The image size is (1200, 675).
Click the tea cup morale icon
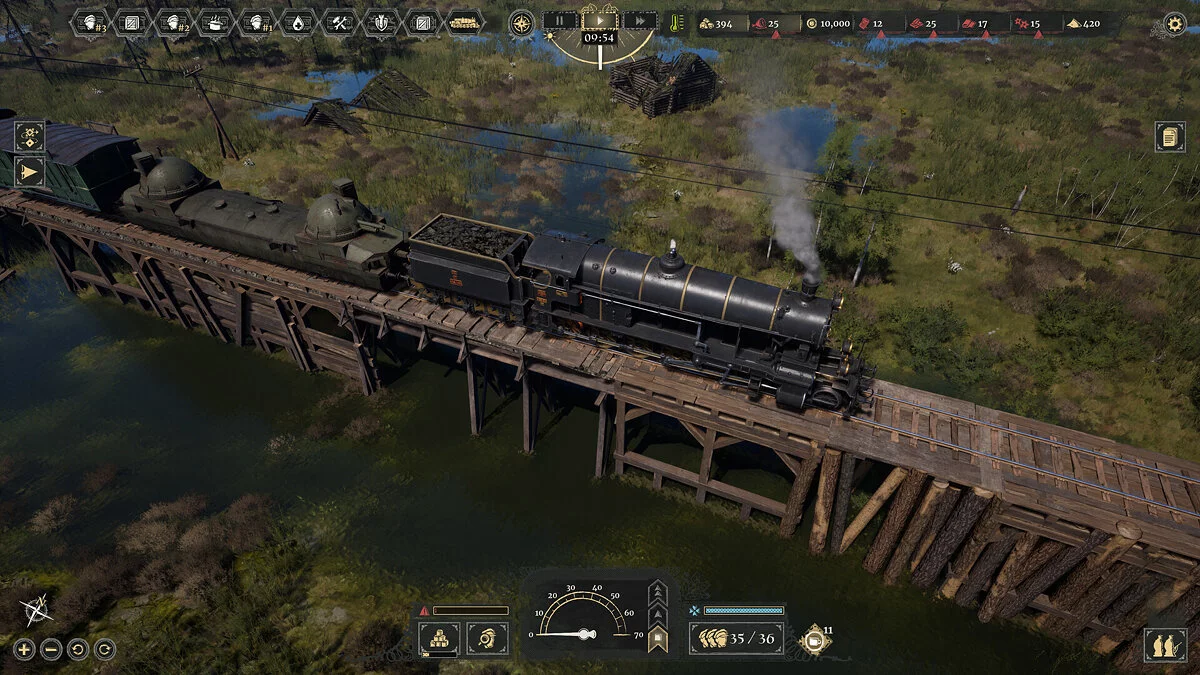click(x=813, y=640)
